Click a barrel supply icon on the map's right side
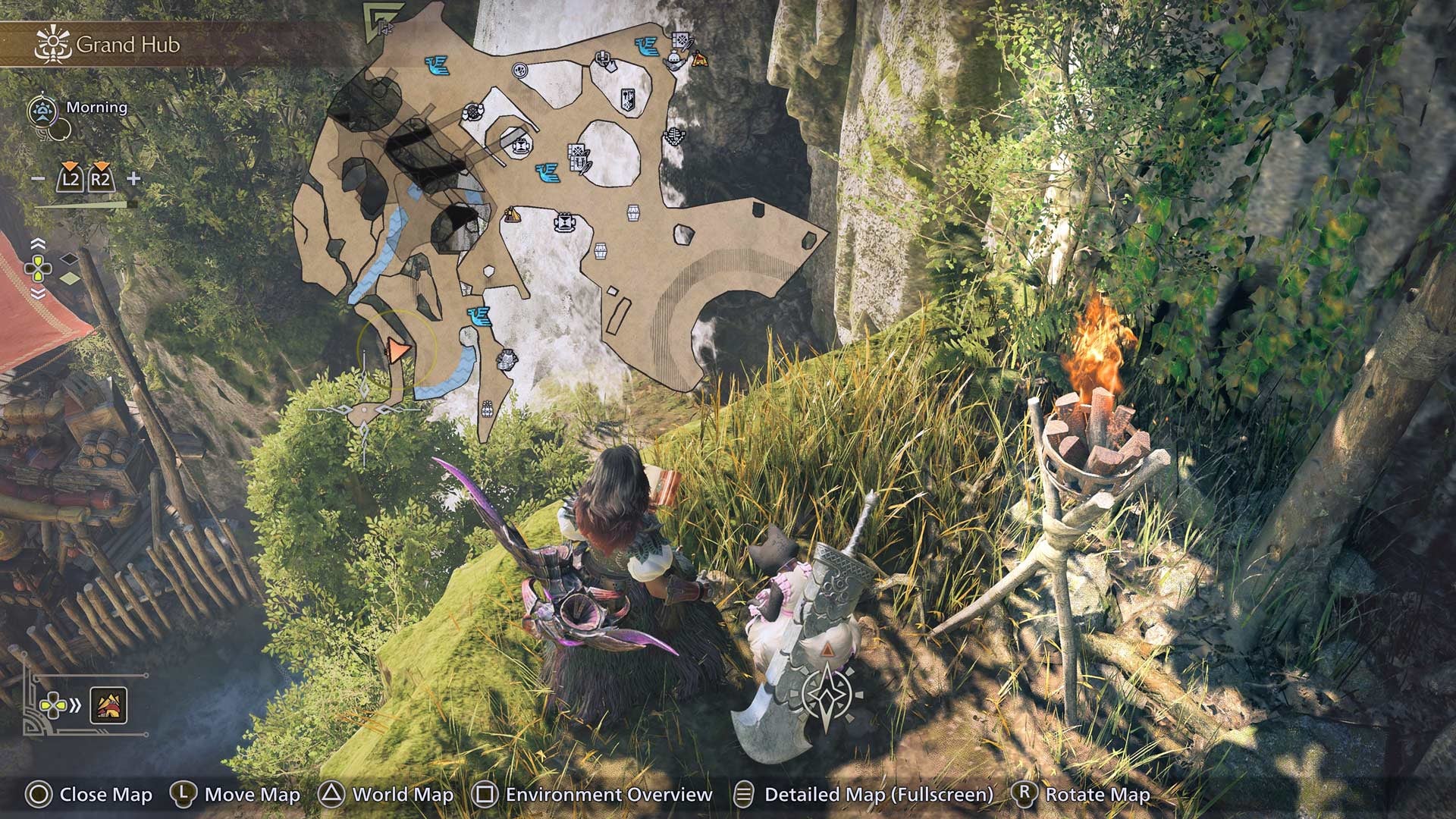1456x819 pixels. pyautogui.click(x=633, y=212)
